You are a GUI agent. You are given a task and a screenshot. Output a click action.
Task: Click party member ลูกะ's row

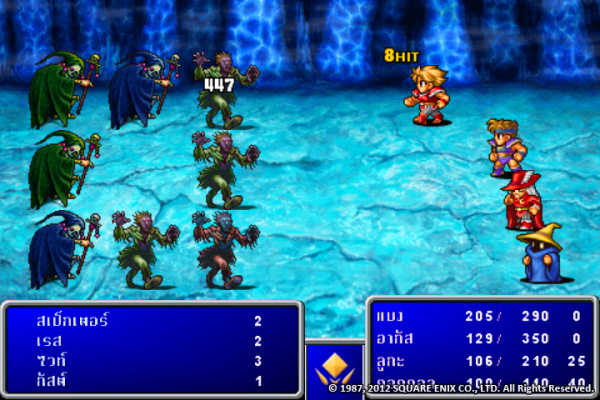tap(480, 361)
